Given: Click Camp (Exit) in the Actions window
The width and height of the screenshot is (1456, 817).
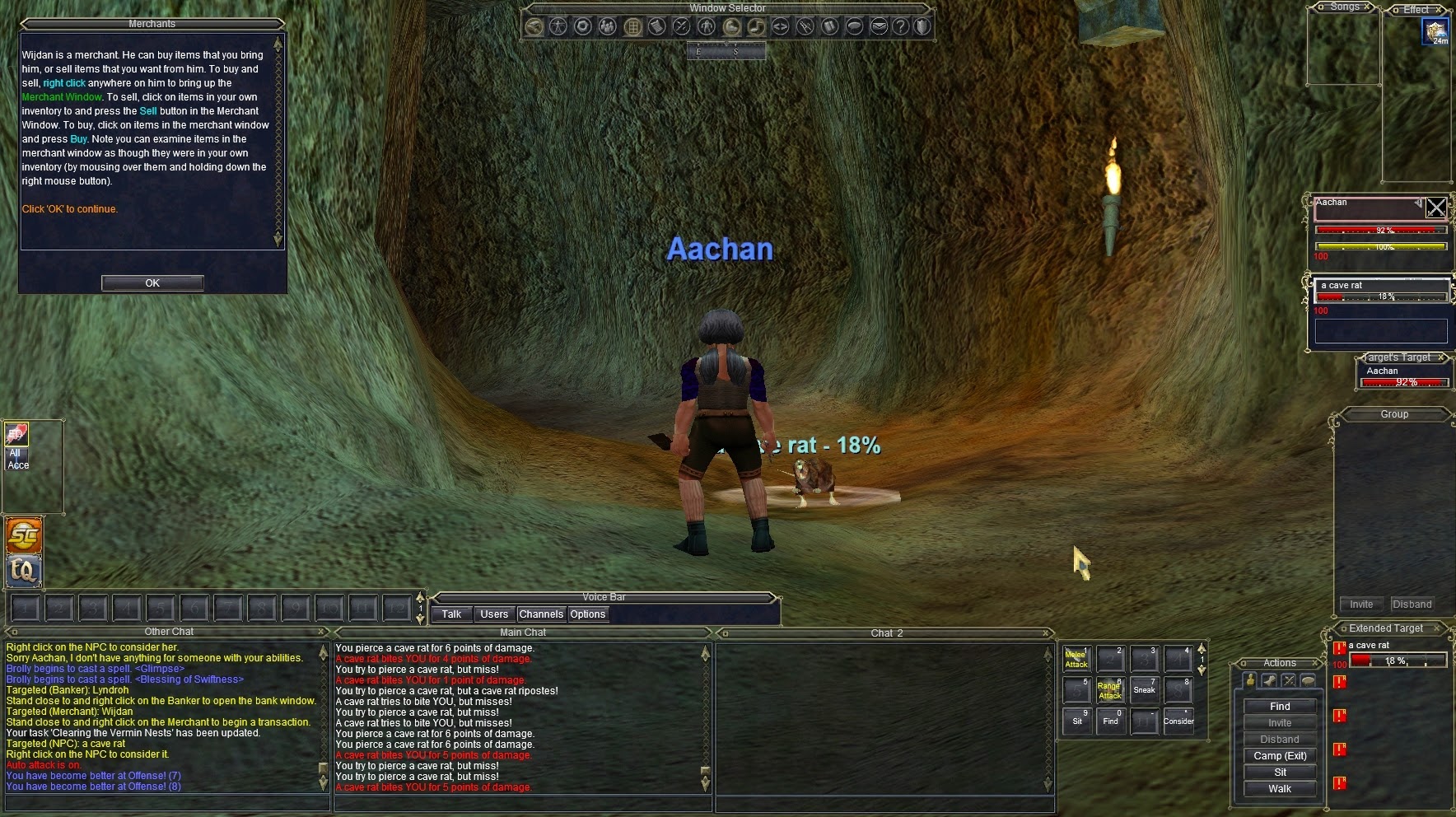Looking at the screenshot, I should pos(1280,756).
